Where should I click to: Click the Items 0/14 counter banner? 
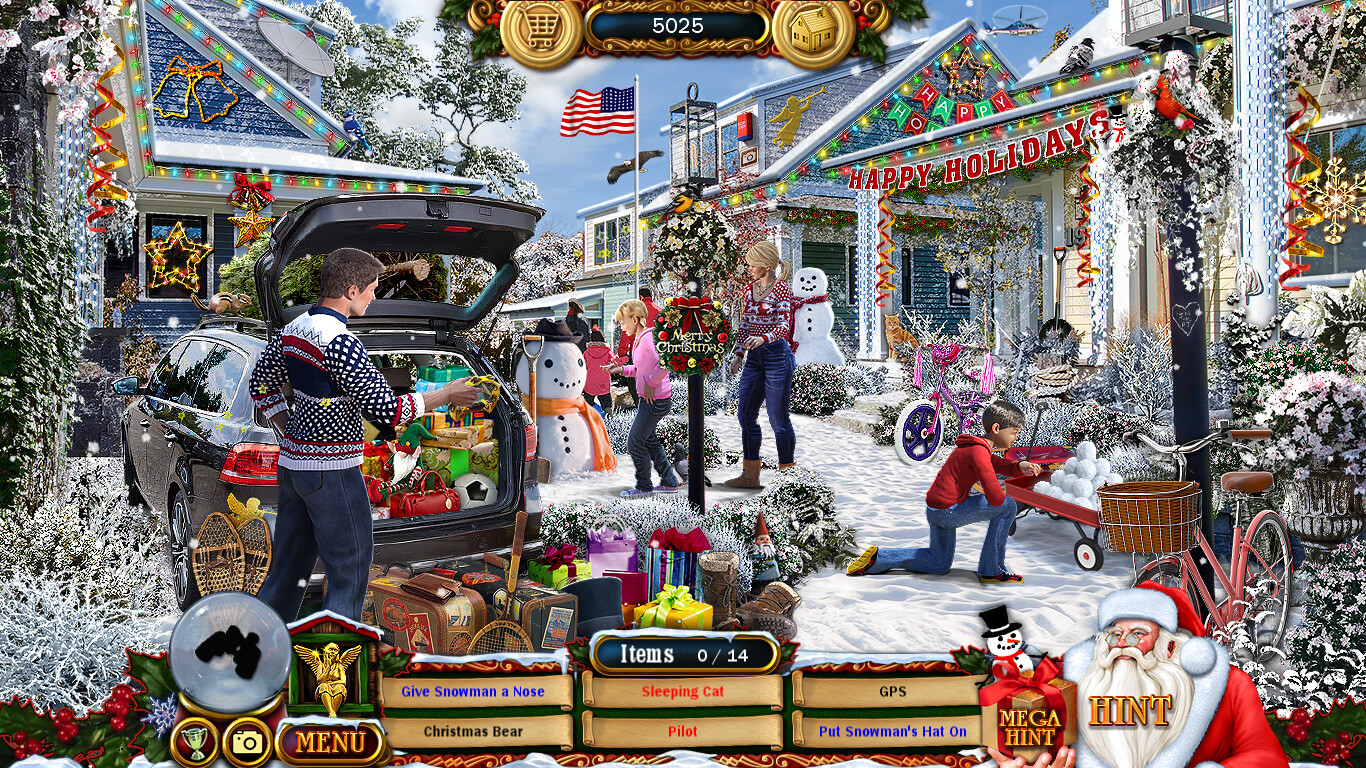coord(685,653)
